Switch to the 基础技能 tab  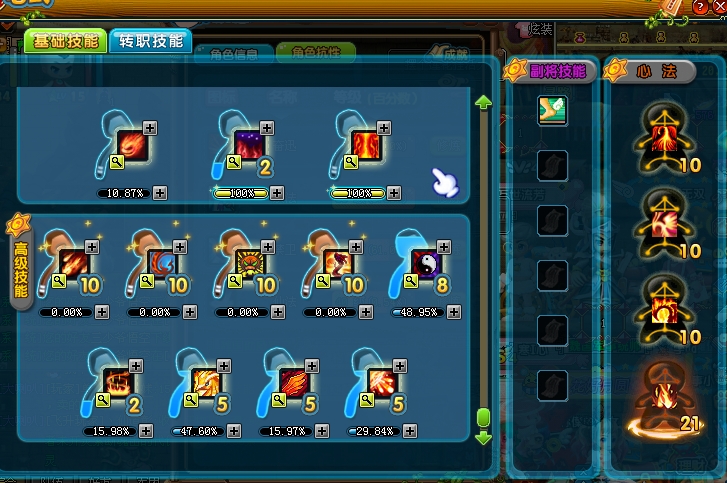pyautogui.click(x=66, y=41)
